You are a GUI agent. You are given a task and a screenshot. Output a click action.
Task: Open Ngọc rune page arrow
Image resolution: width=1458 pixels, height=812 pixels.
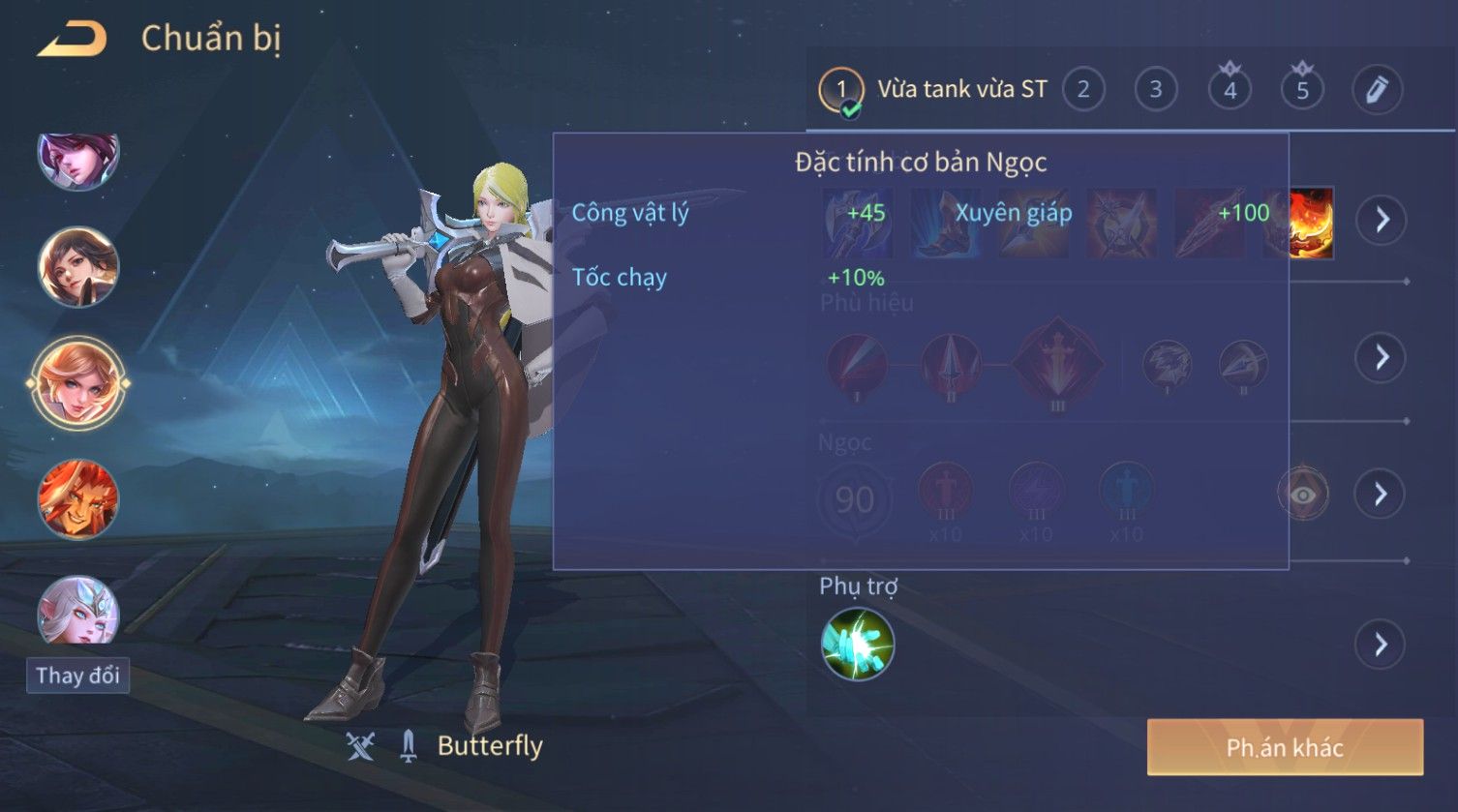click(1381, 495)
